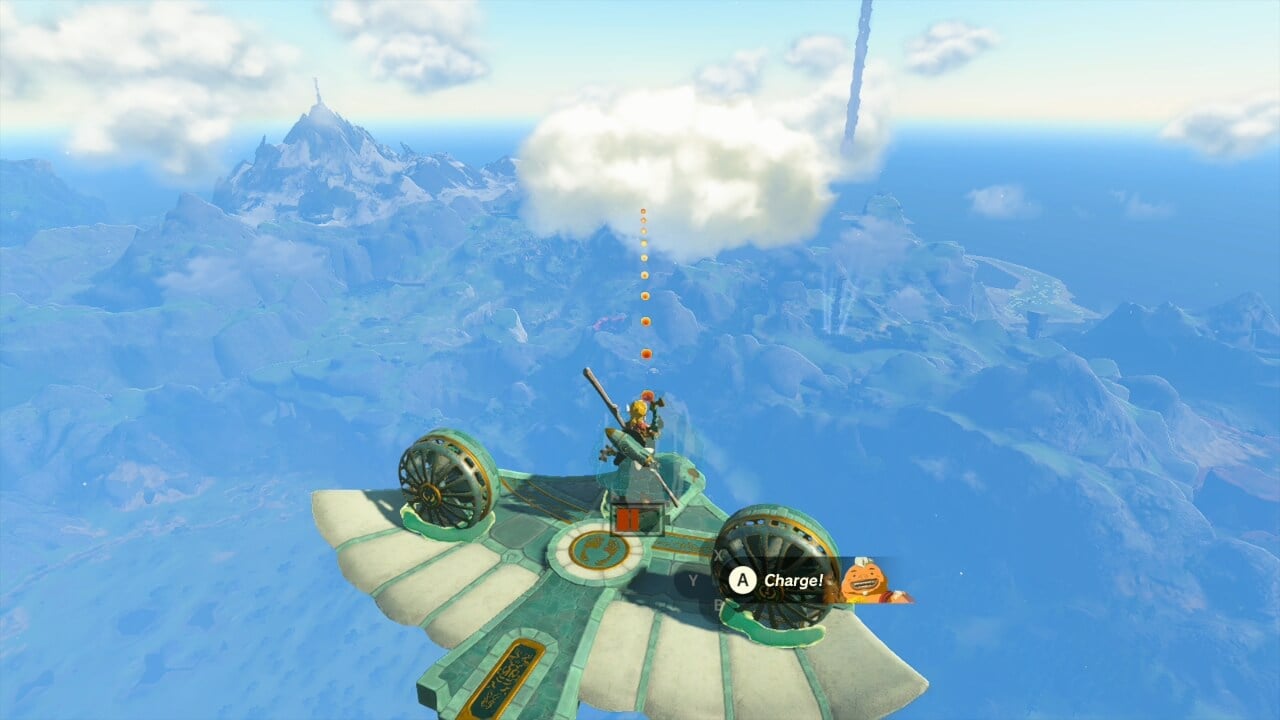The height and width of the screenshot is (720, 1280).
Task: Click the Charge! text label
Action: tap(794, 581)
